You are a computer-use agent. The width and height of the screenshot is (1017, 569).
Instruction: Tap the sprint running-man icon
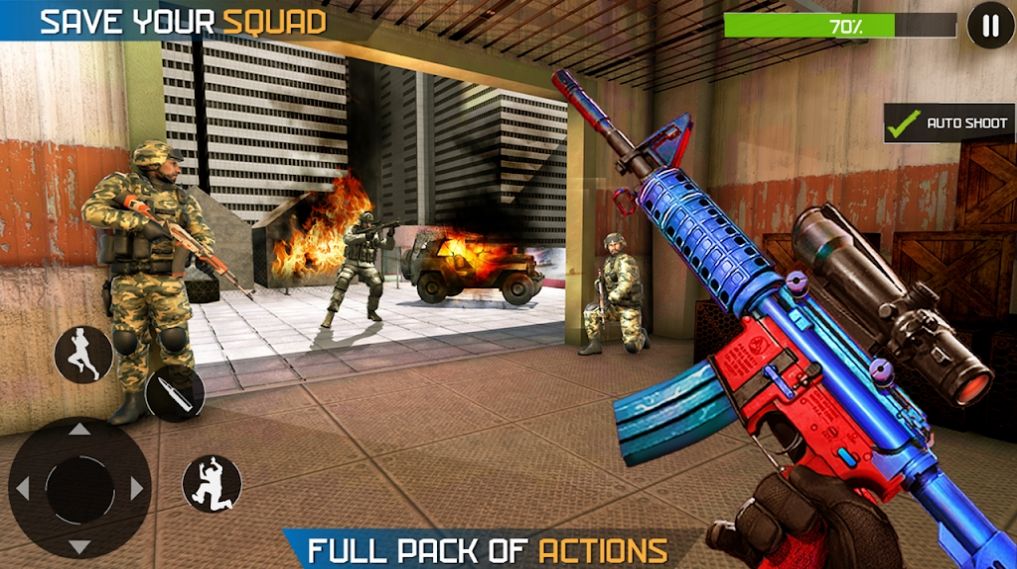point(83,354)
